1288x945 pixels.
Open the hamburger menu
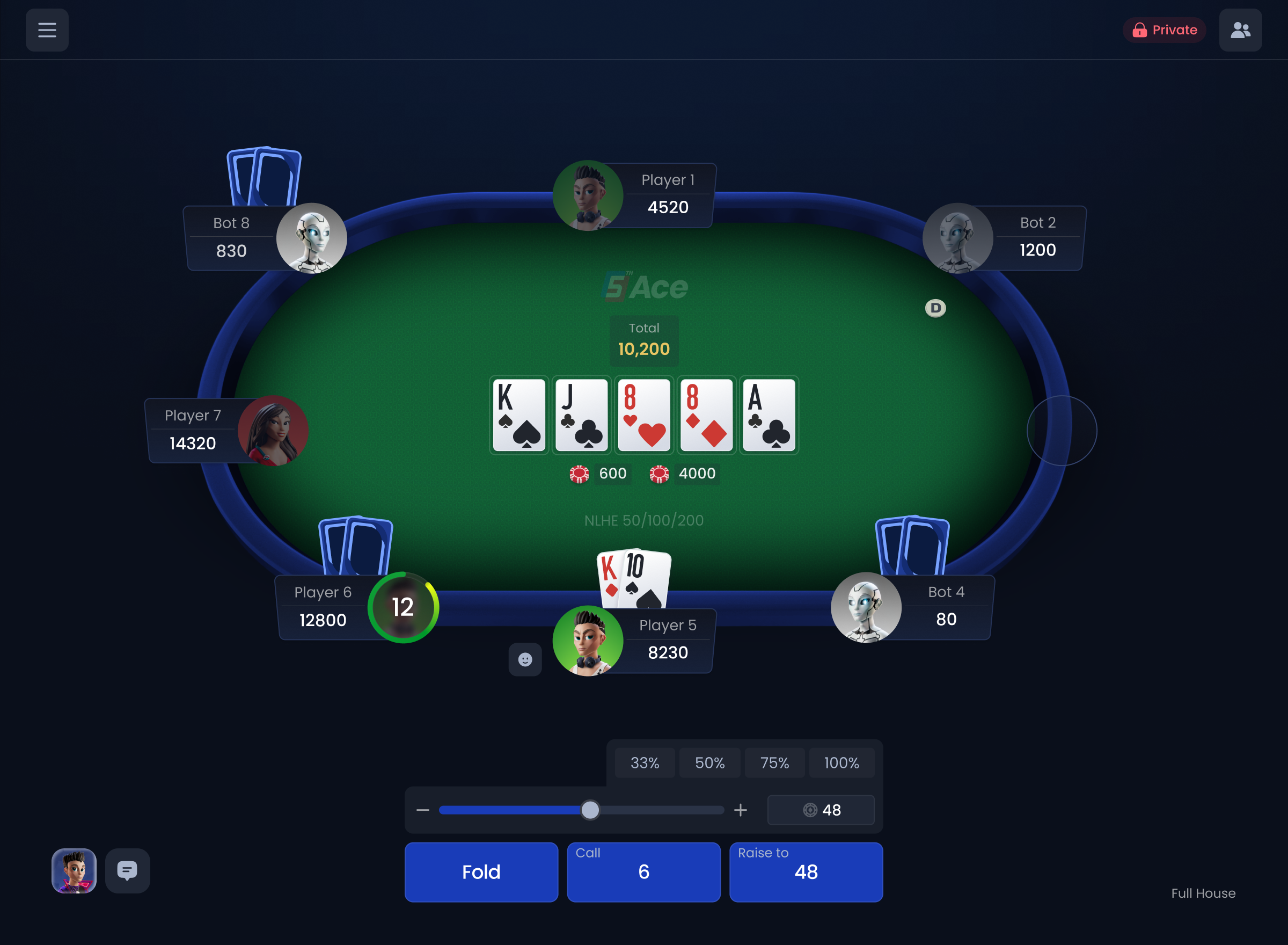(x=47, y=30)
